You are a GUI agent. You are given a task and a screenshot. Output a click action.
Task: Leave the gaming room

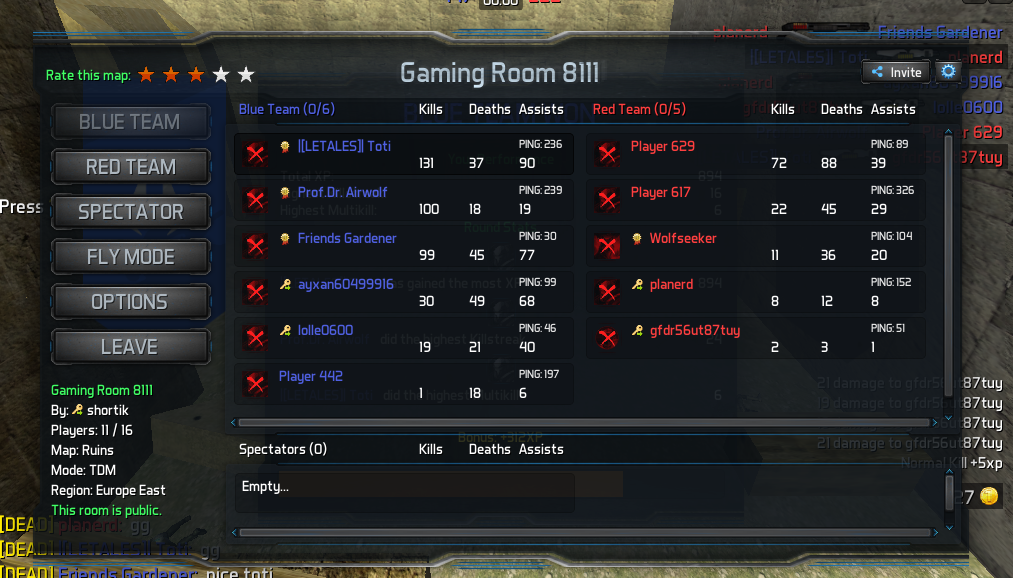click(130, 347)
